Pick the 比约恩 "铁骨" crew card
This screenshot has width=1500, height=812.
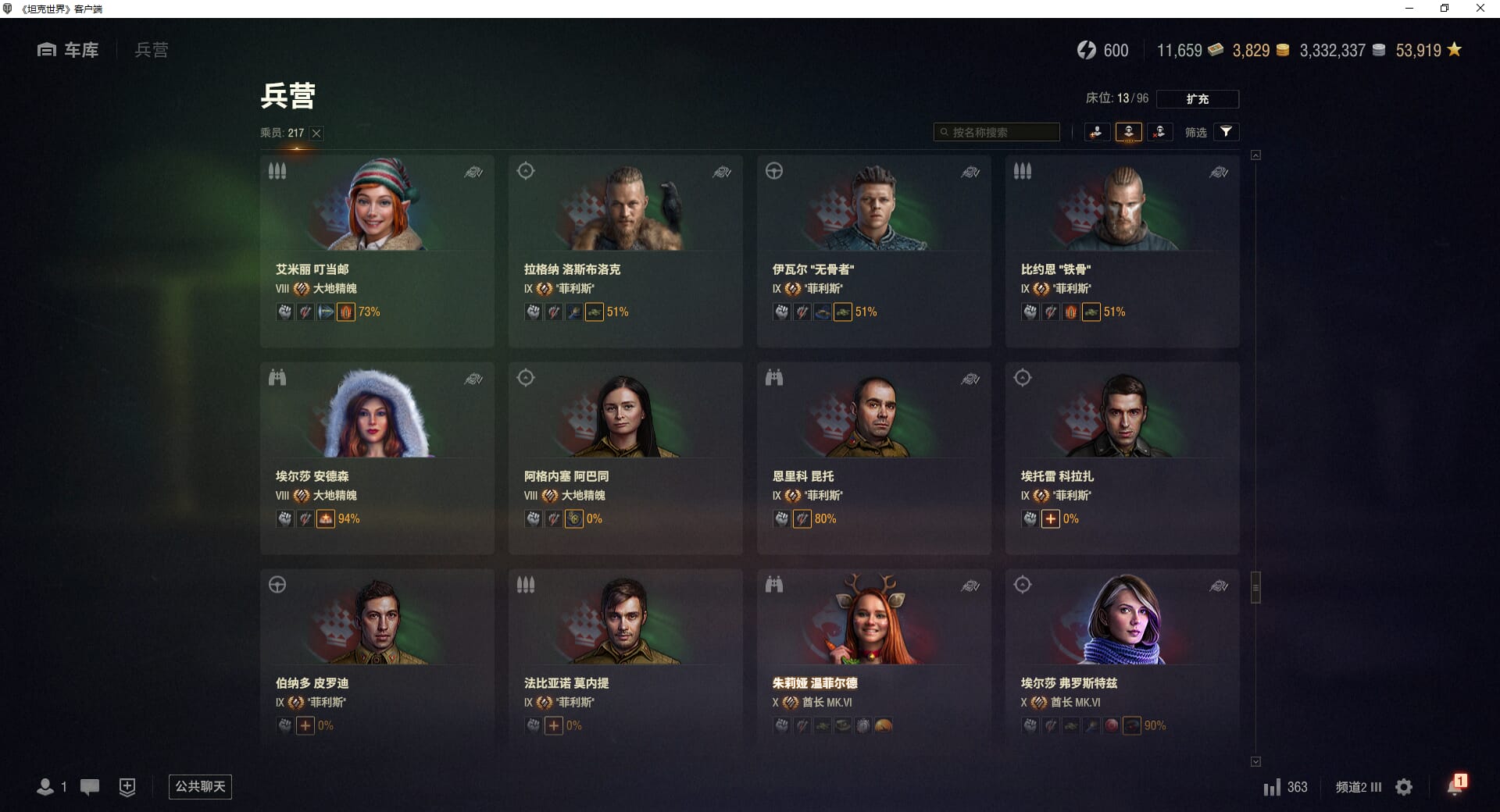pos(1122,251)
